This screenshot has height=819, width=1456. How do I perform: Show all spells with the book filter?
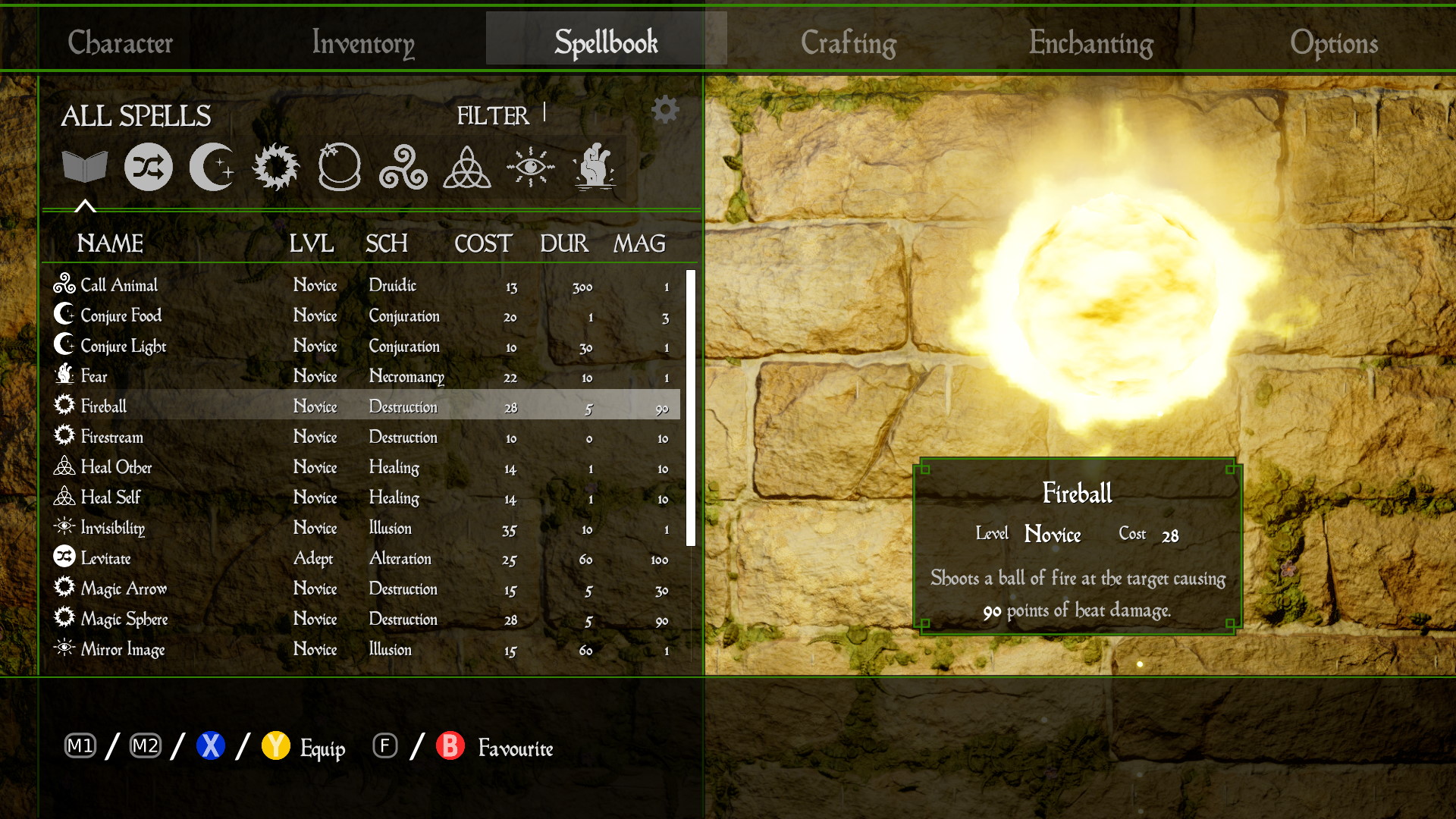[x=85, y=167]
